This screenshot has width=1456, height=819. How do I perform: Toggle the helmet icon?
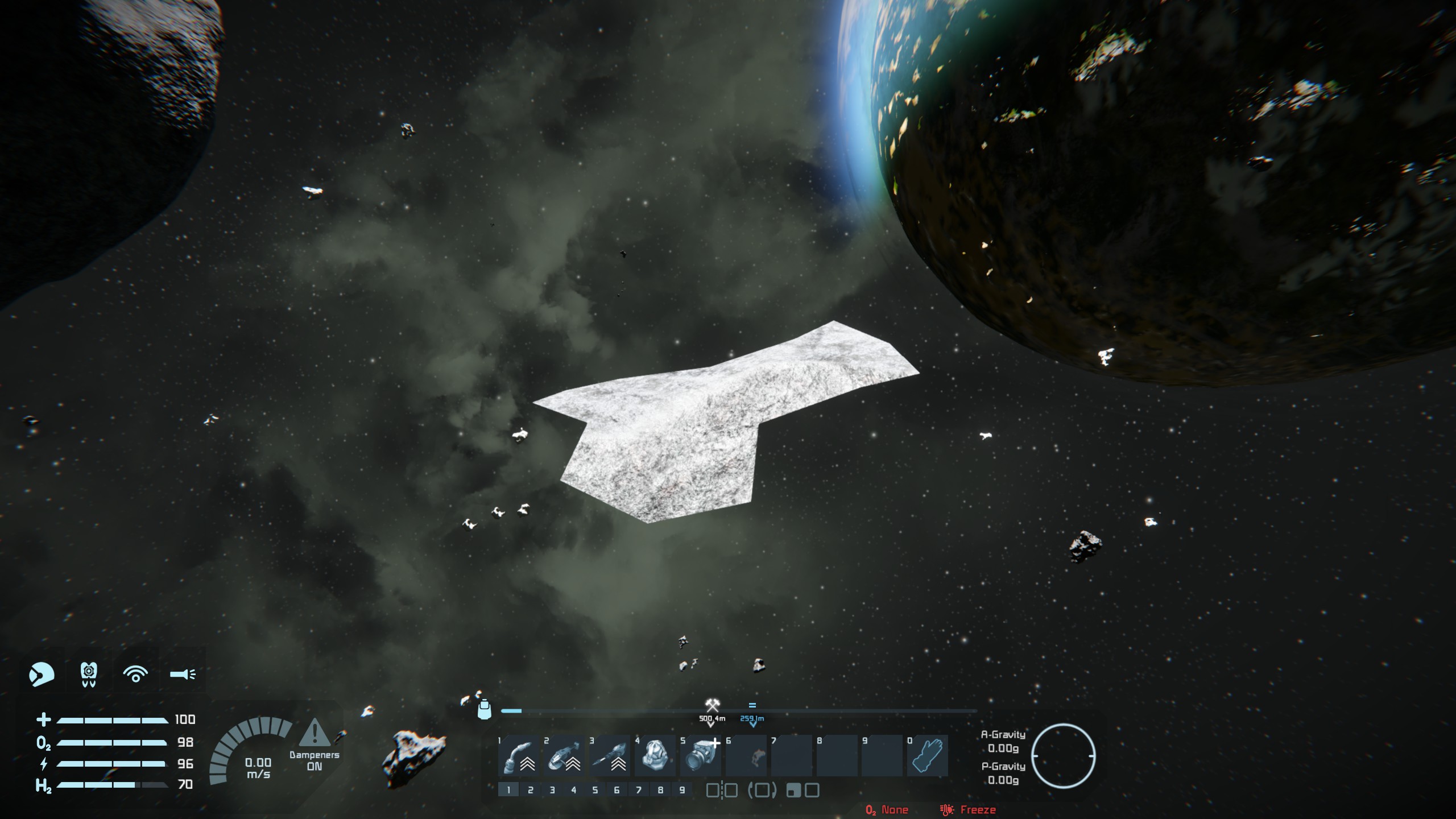(42, 675)
